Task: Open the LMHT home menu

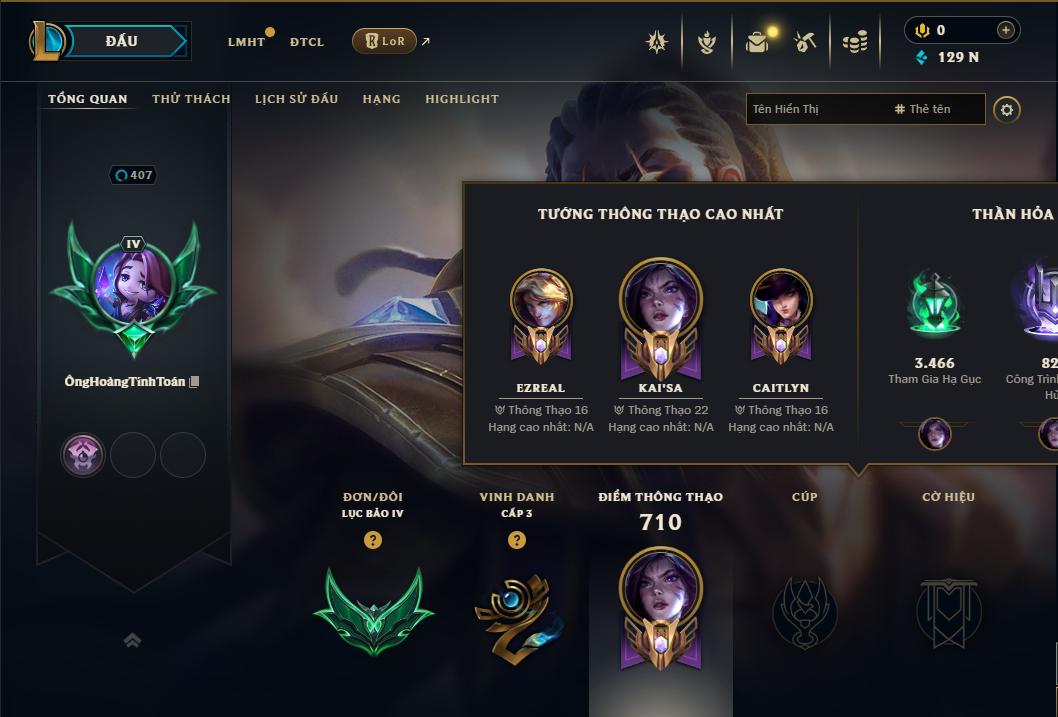Action: tap(246, 42)
